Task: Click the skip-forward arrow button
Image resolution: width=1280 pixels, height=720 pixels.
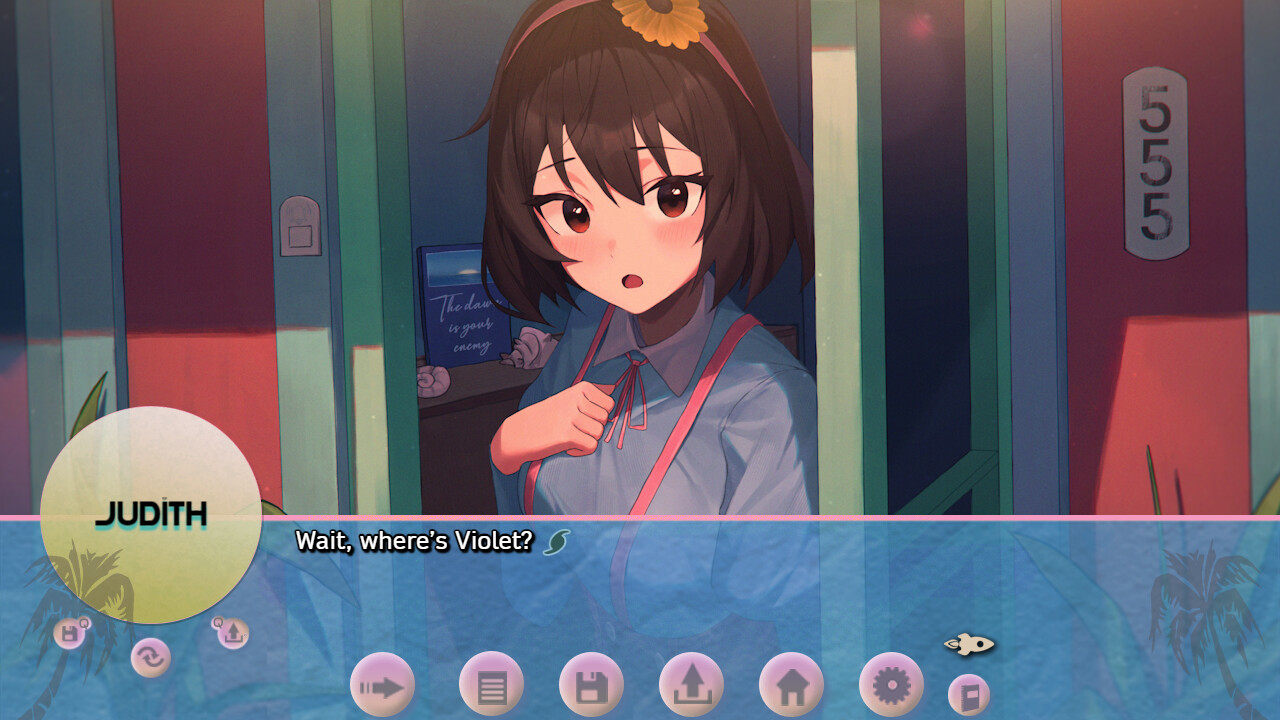Action: [x=382, y=685]
